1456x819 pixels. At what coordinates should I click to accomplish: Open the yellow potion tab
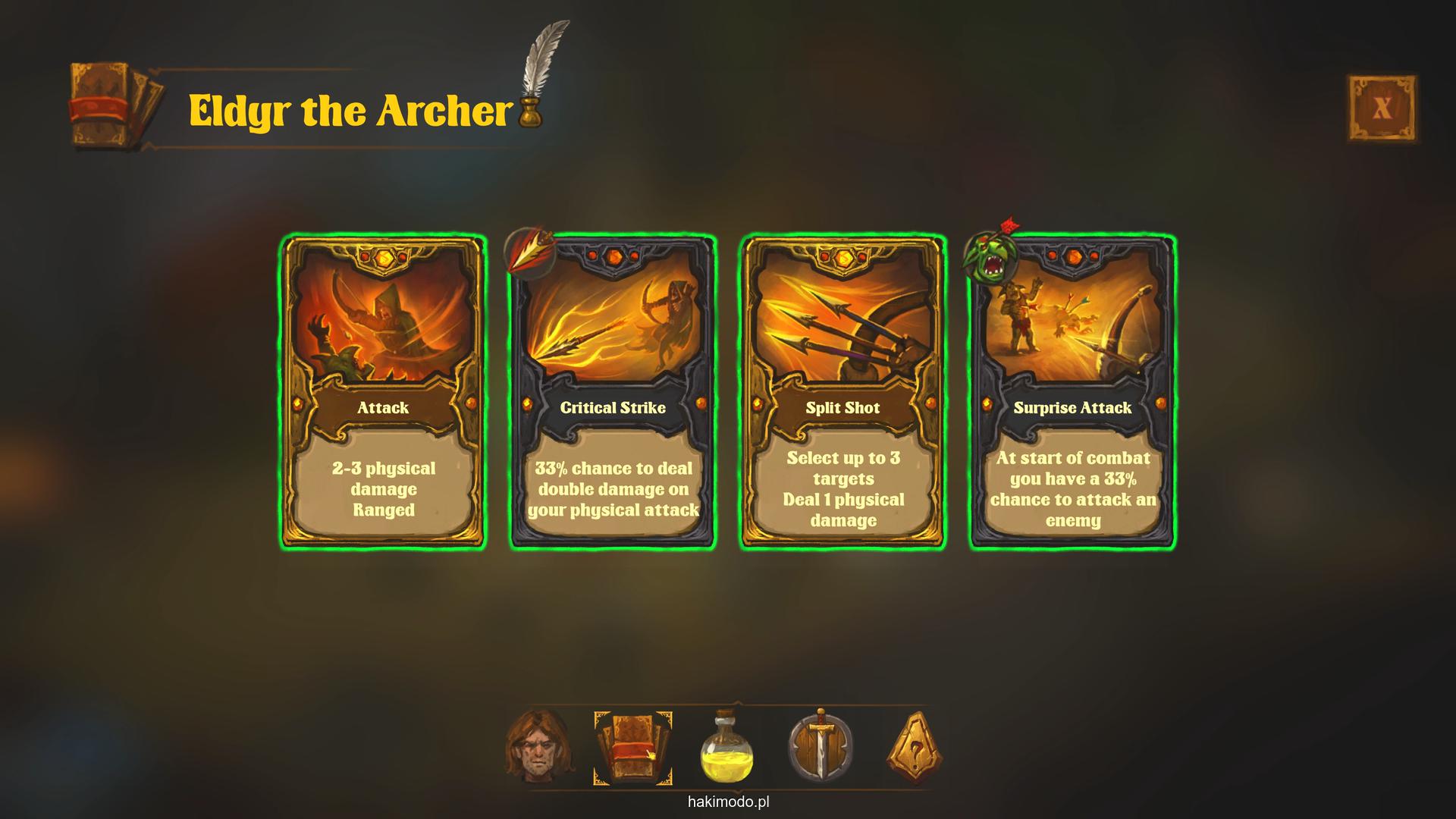(x=726, y=748)
